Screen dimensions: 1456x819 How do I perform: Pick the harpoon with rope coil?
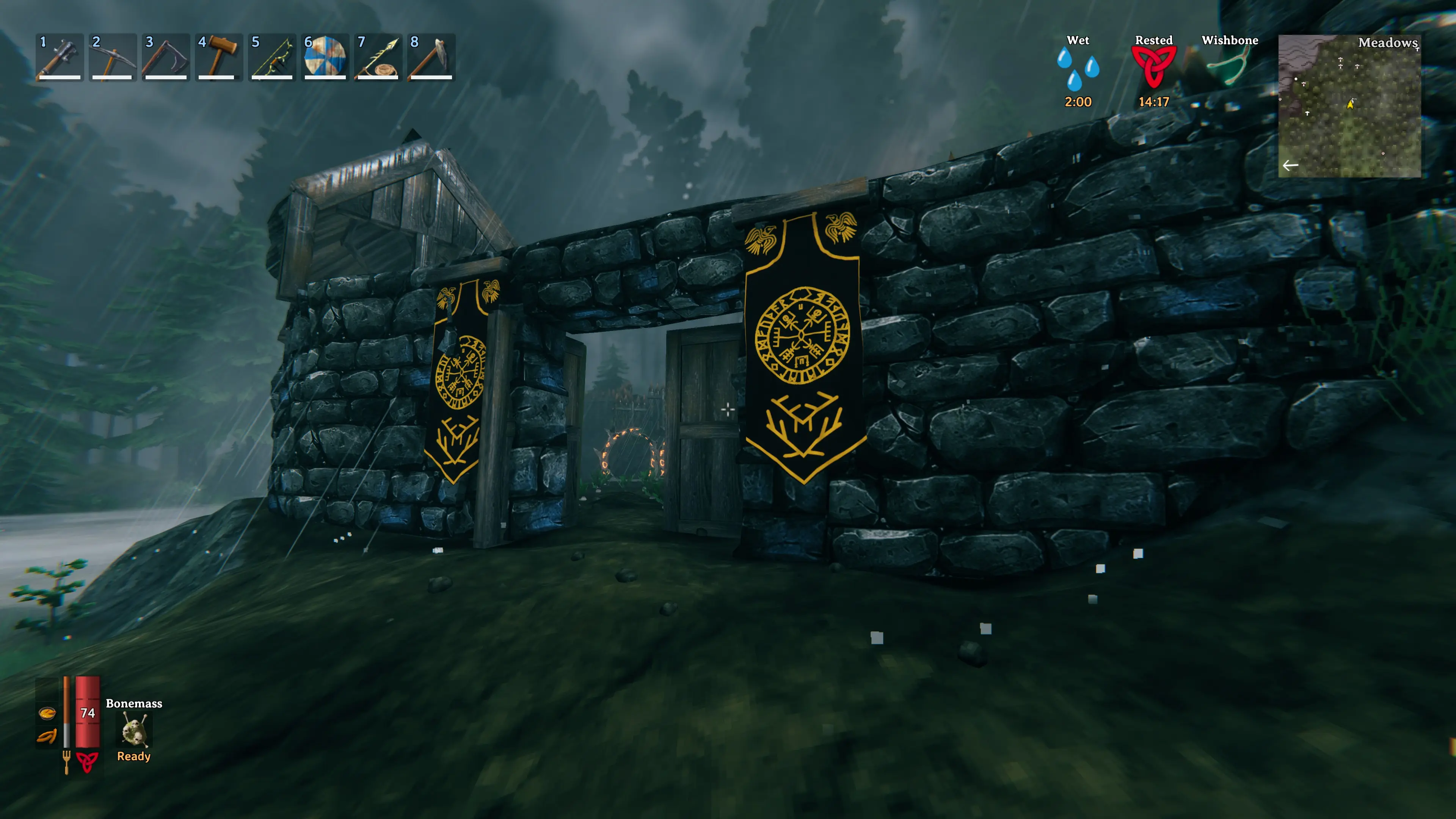[x=378, y=57]
